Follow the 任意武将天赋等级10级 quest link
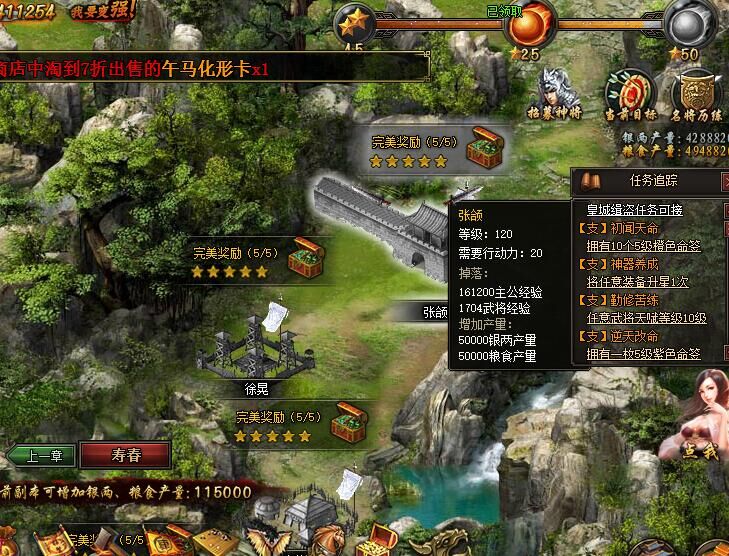 point(646,317)
